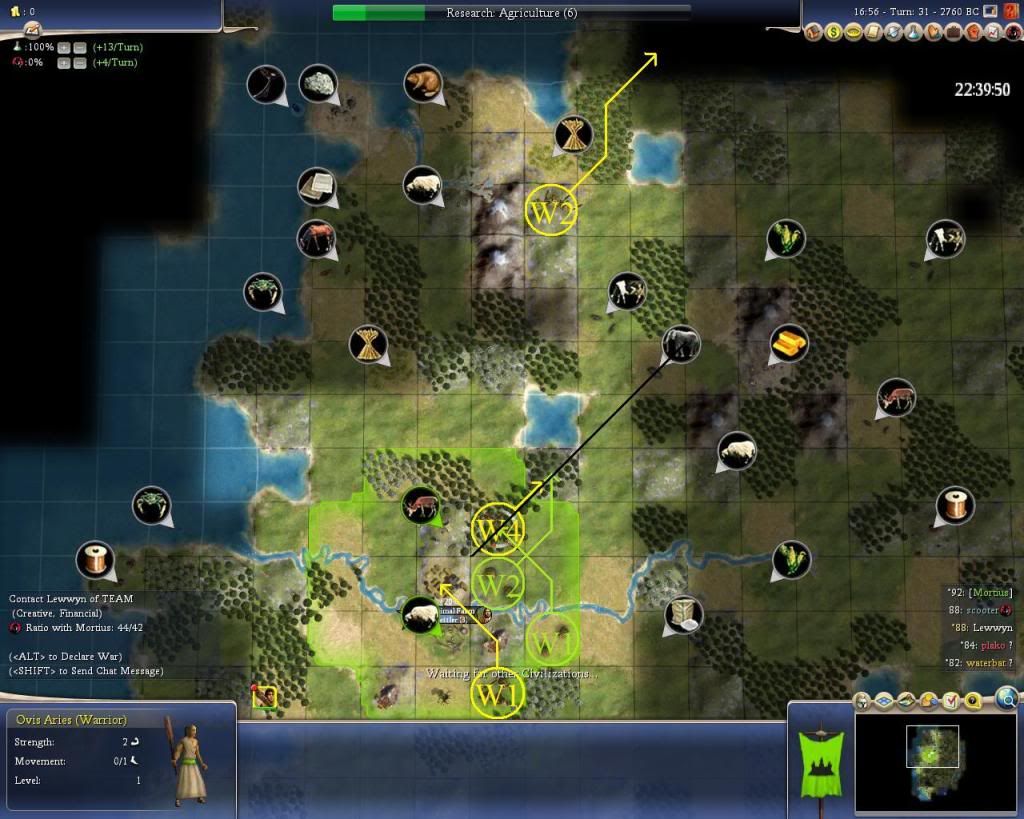Open the Corporation Advisor briefcase icon

(x=954, y=32)
